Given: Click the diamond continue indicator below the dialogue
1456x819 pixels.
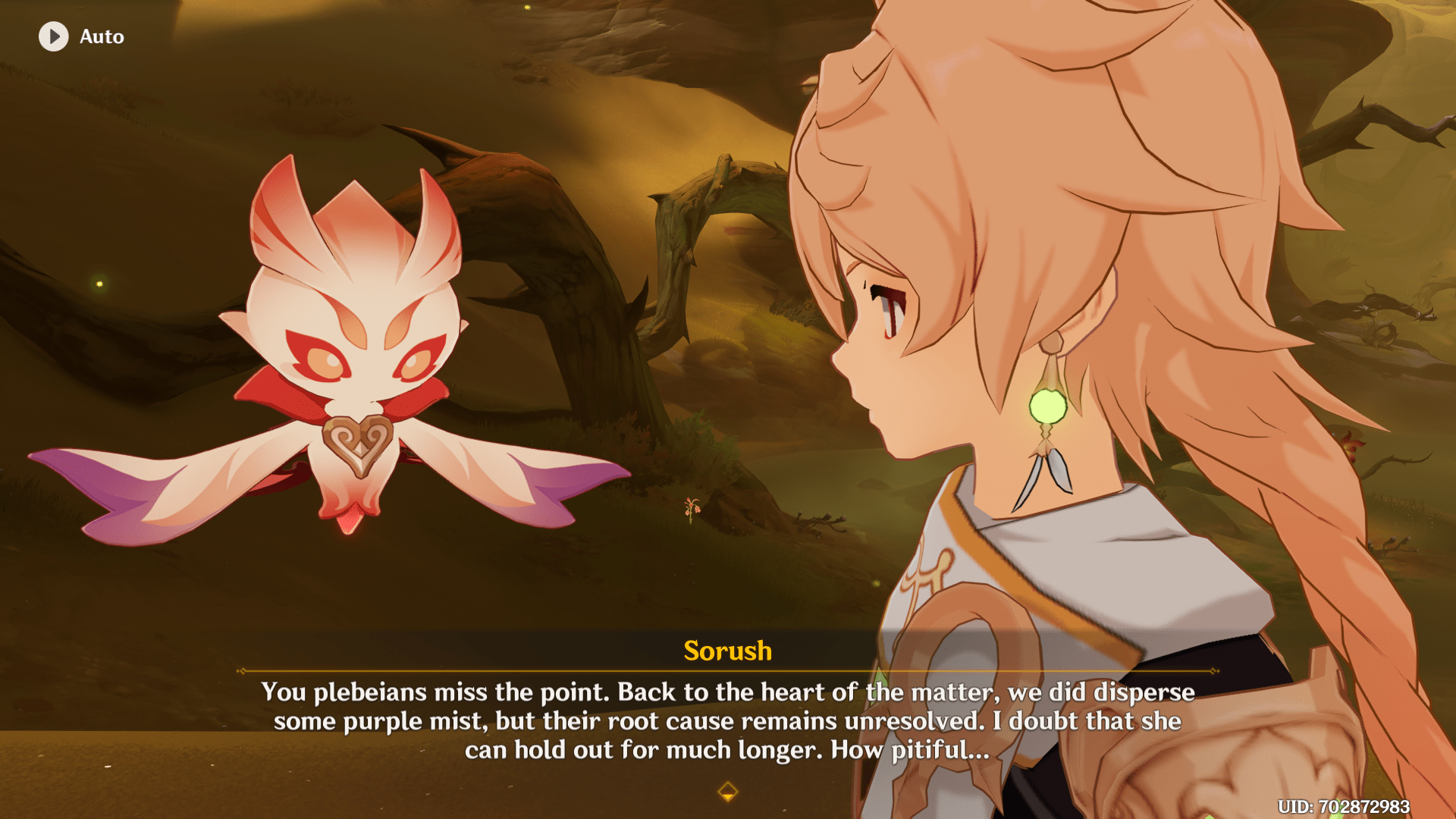Looking at the screenshot, I should point(728,790).
